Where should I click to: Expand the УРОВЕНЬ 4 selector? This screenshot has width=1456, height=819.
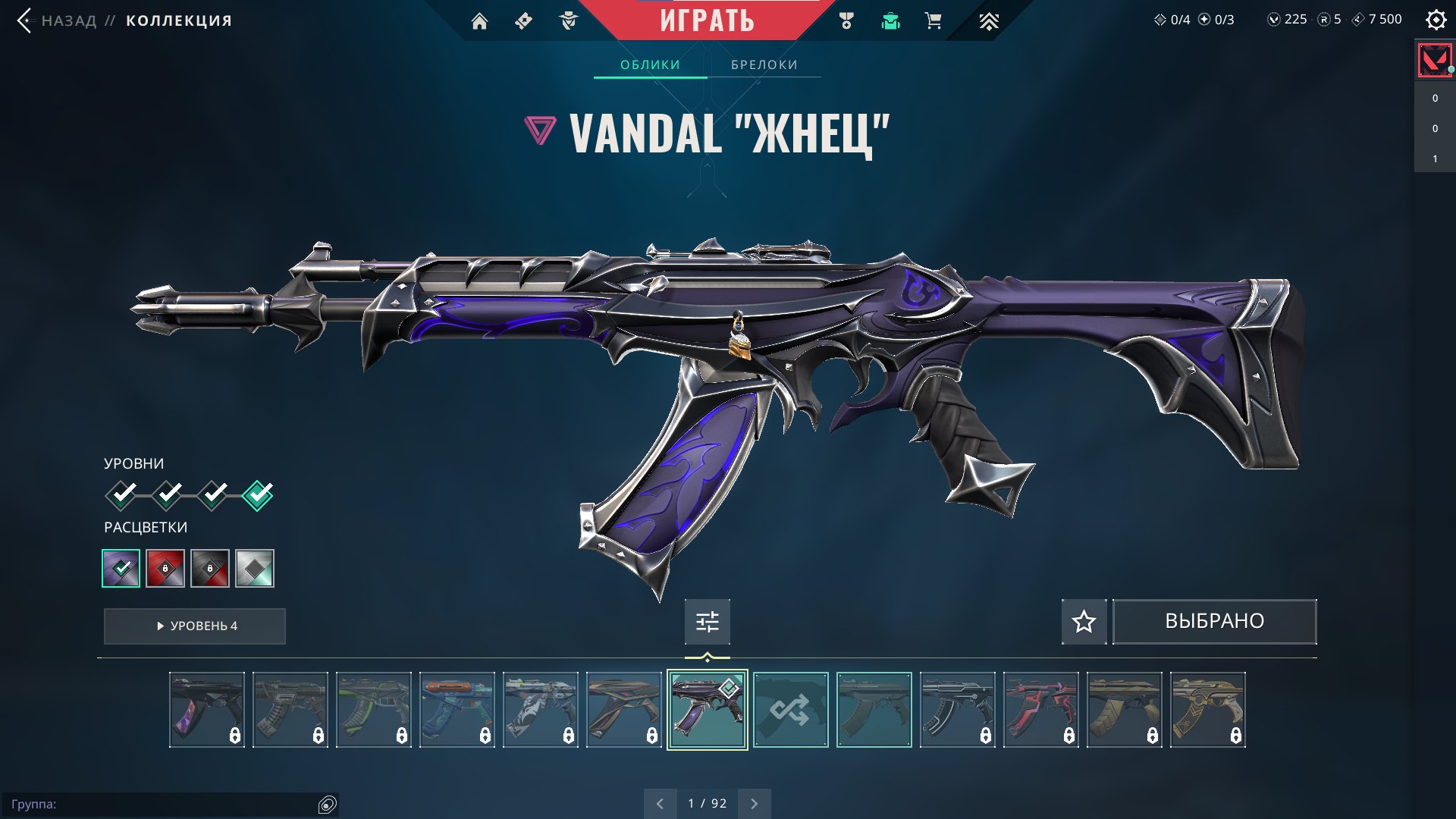[x=194, y=626]
